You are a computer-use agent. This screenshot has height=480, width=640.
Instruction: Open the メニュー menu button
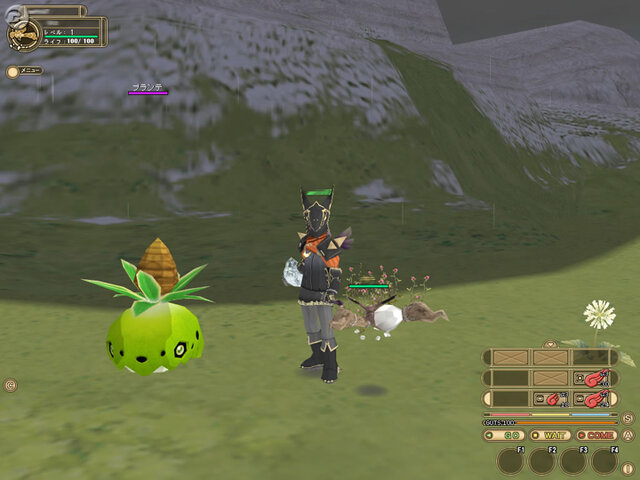tap(24, 71)
